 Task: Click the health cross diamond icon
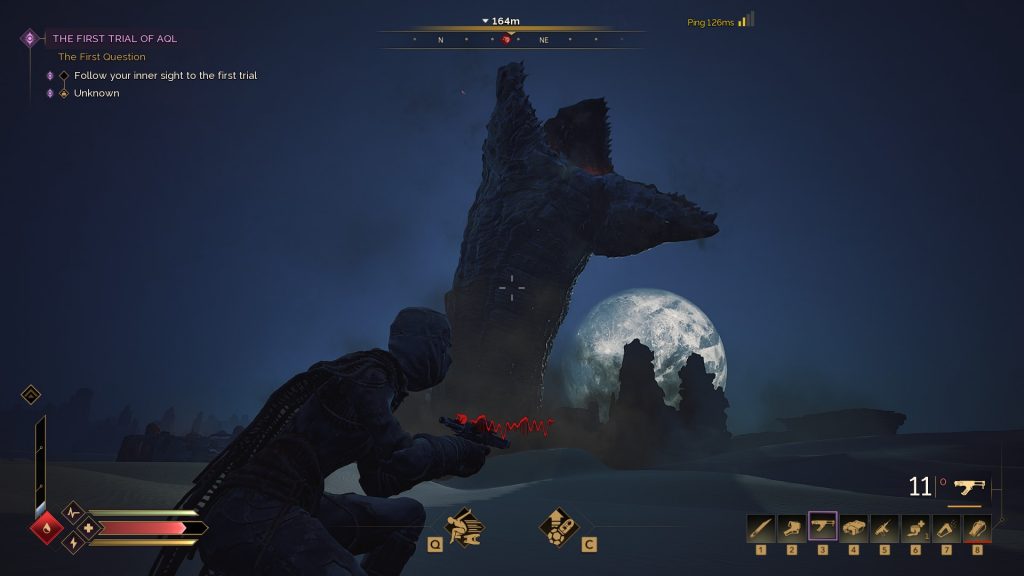(88, 527)
